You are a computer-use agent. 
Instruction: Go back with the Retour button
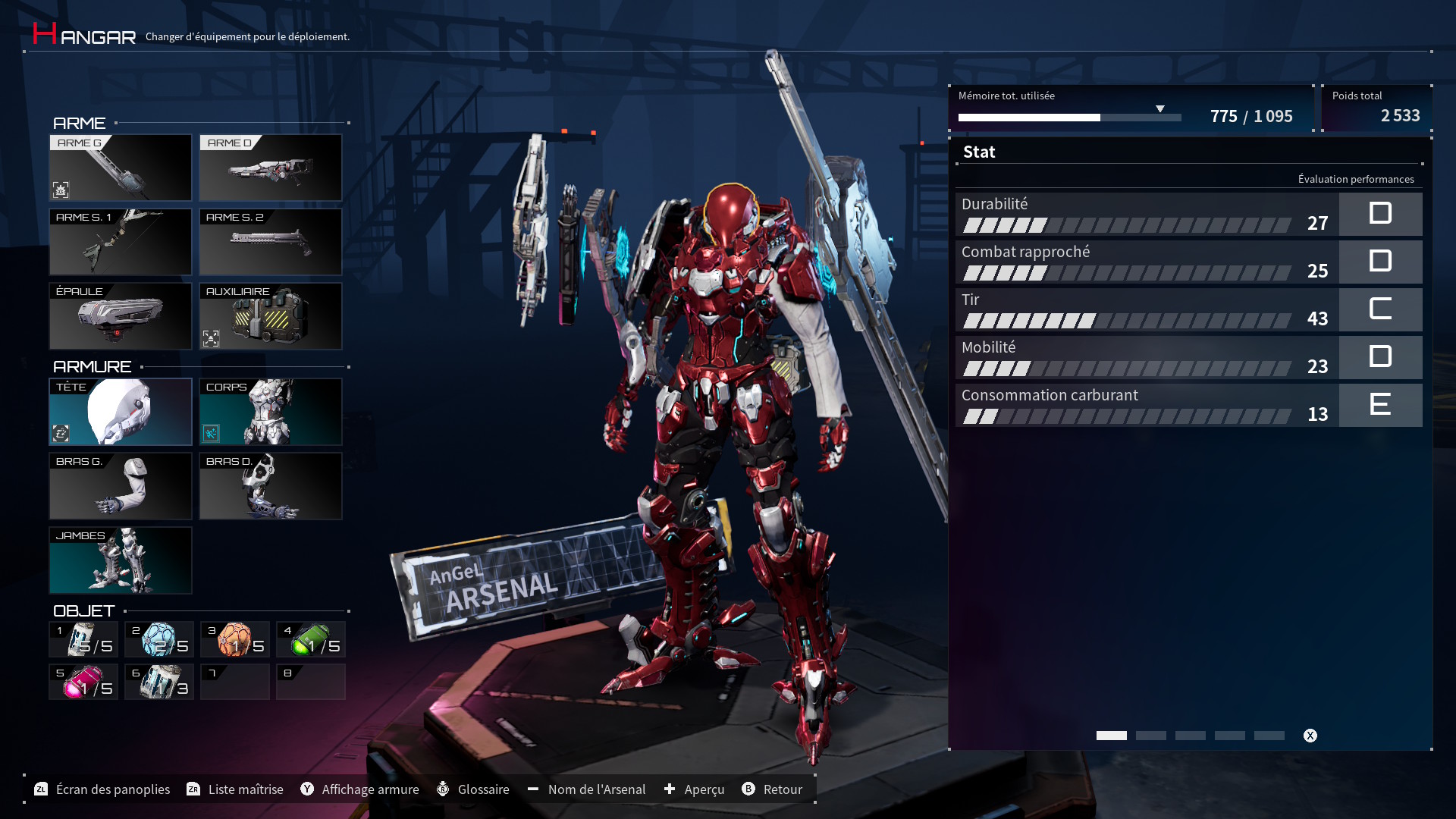[772, 789]
